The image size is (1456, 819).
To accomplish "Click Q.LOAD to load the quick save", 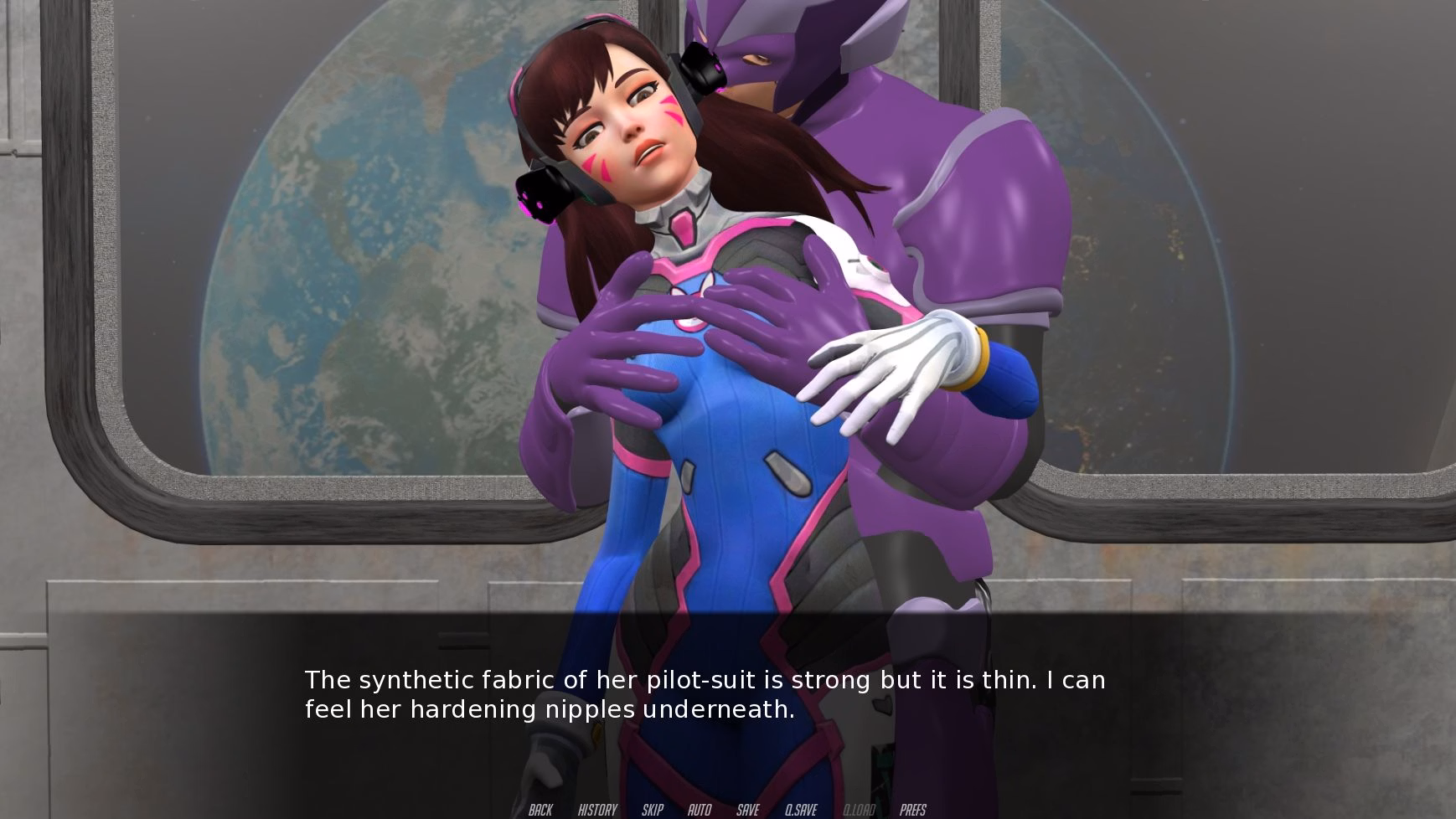I will coord(859,810).
